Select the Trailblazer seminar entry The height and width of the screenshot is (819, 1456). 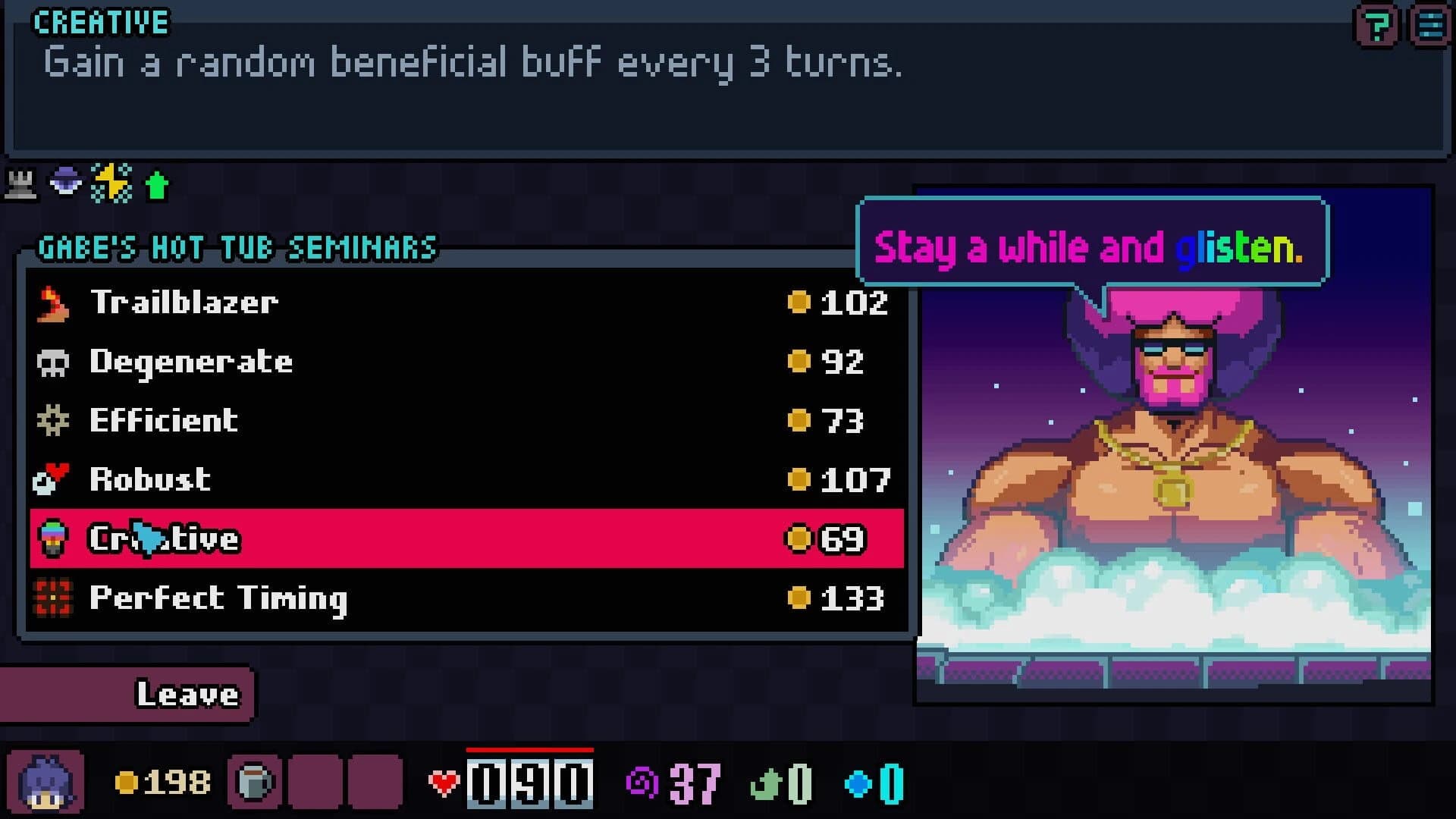[303, 302]
